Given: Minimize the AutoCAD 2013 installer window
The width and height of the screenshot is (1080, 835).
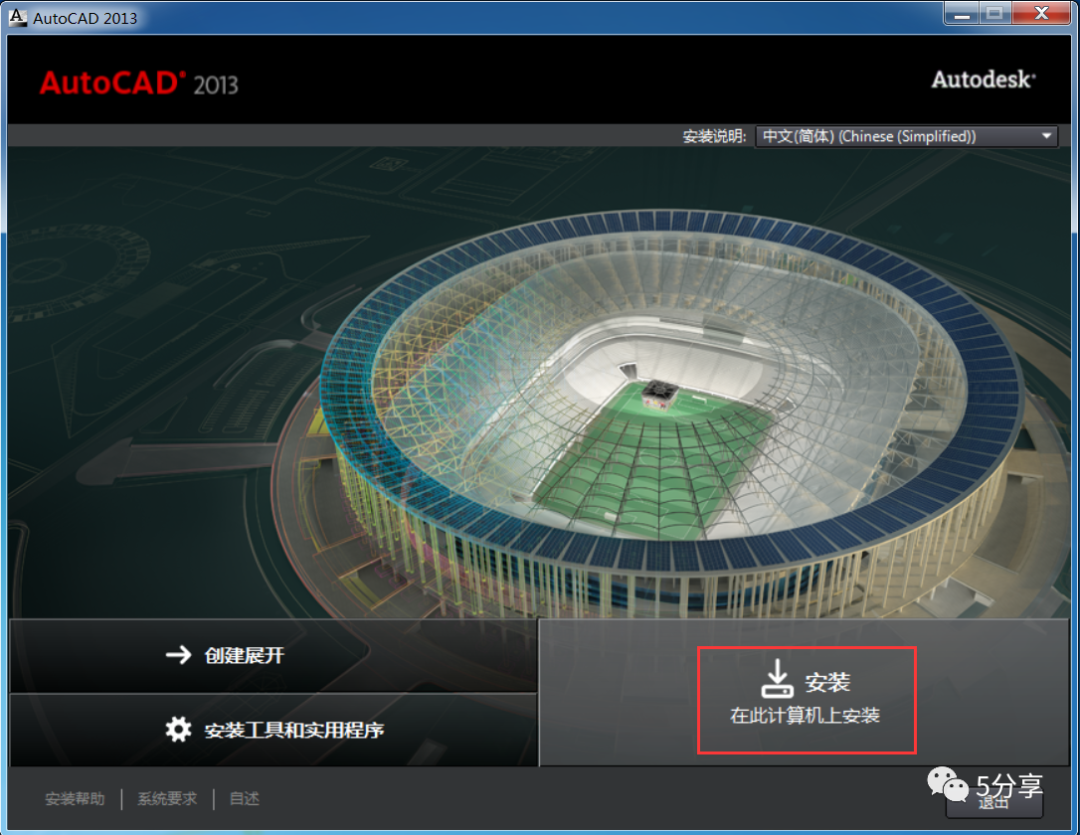Looking at the screenshot, I should tap(961, 14).
